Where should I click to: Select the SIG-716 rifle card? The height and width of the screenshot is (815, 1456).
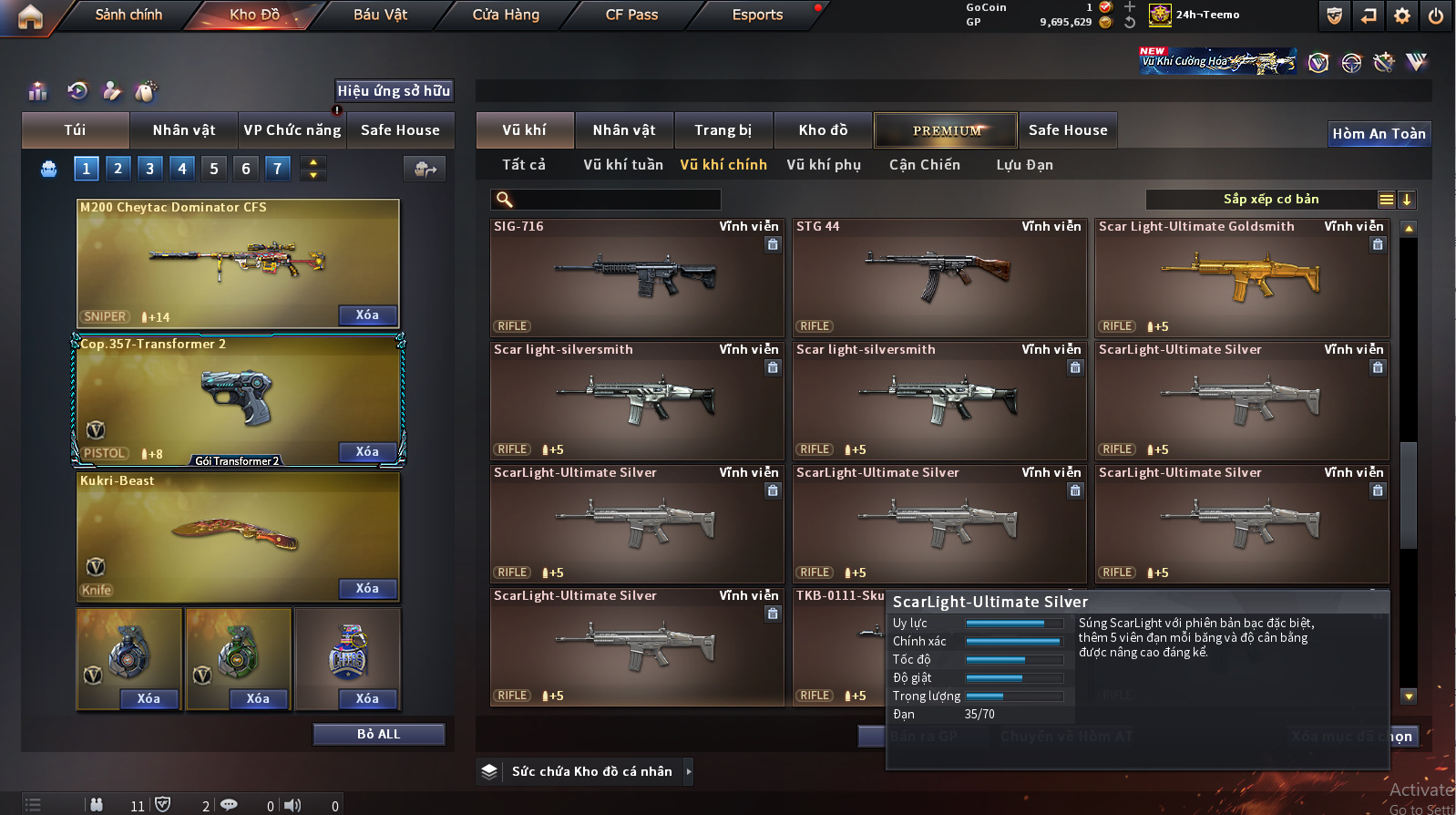[637, 278]
